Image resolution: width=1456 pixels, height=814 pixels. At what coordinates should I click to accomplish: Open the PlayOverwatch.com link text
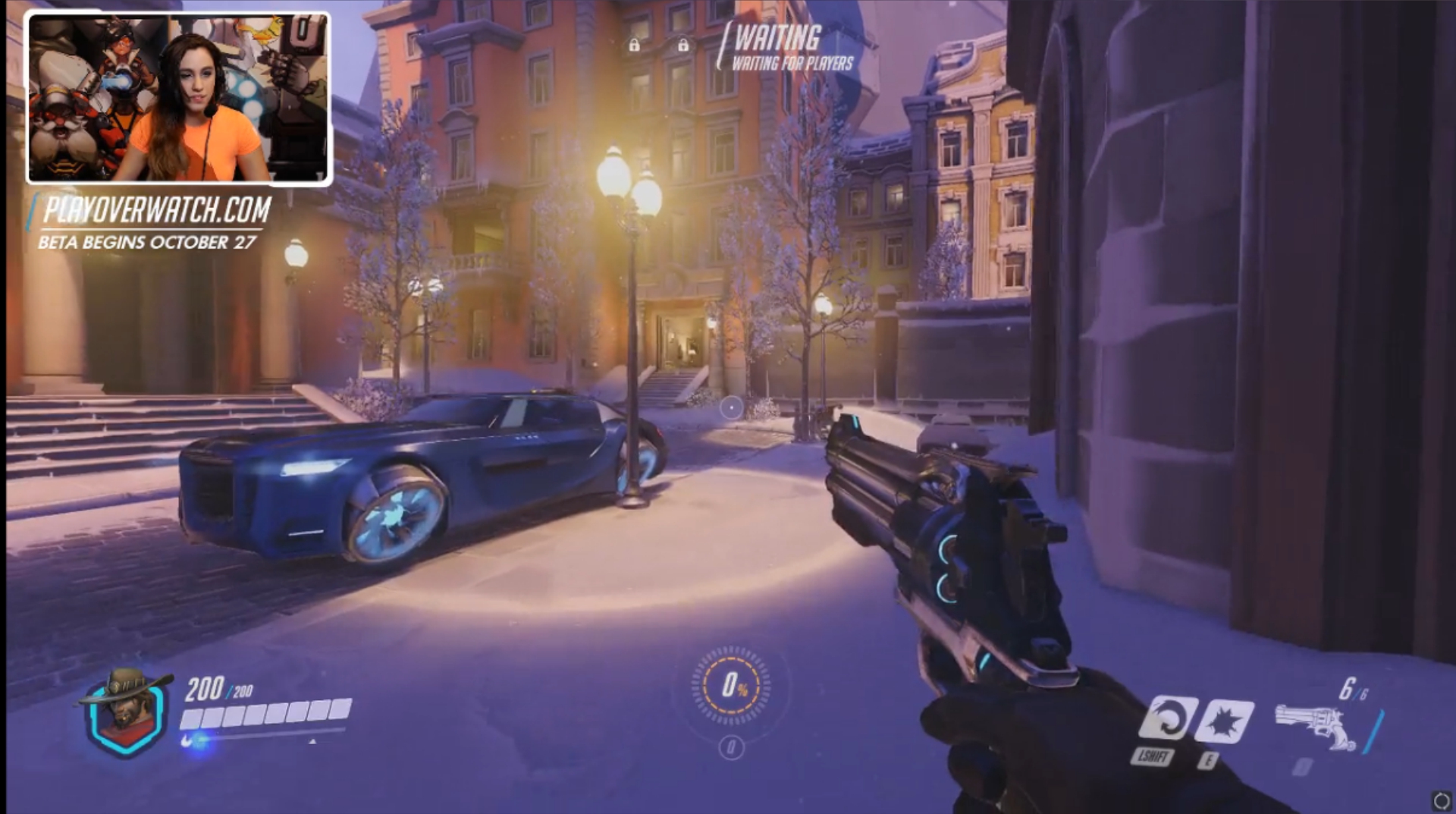point(157,210)
